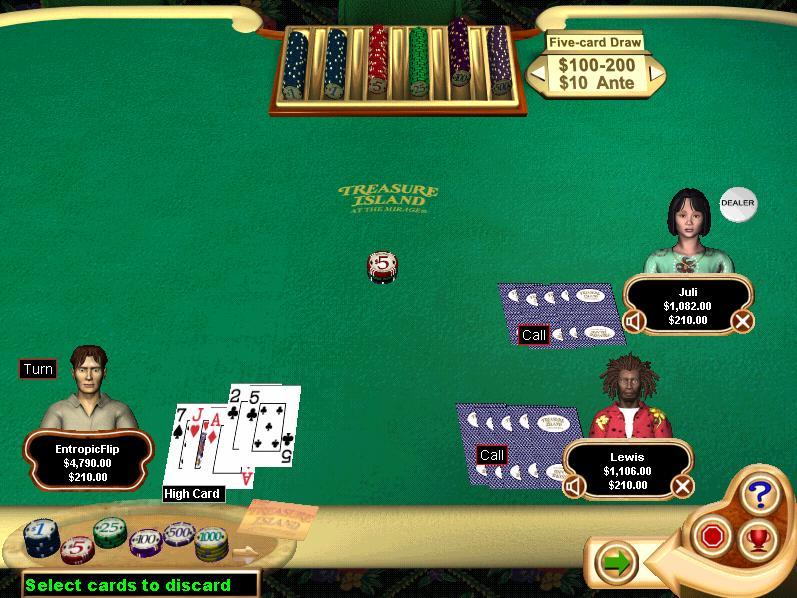Pick the red $5 chip from the tray
Viewport: 797px width, 598px height.
(x=76, y=549)
